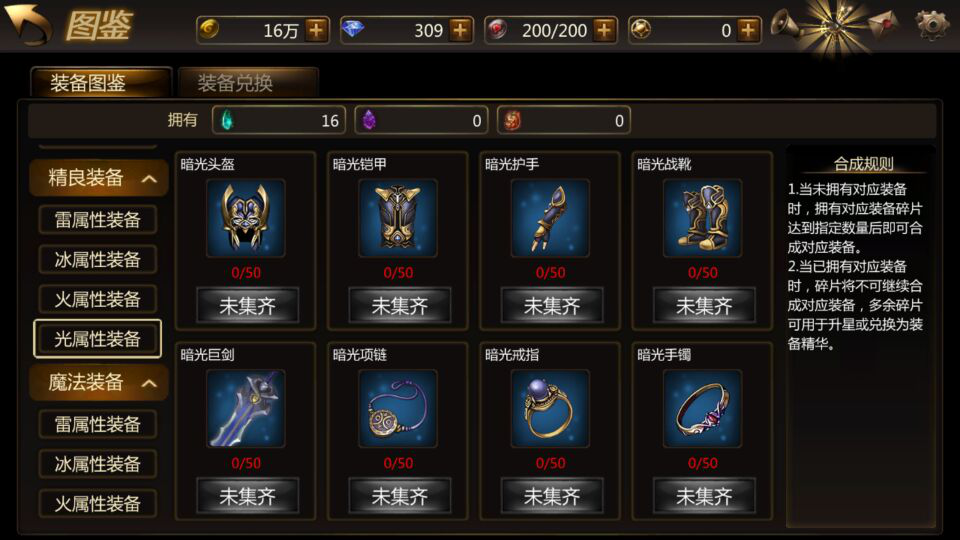This screenshot has width=960, height=540.
Task: Open the megaphone announcement icon
Action: 786,23
